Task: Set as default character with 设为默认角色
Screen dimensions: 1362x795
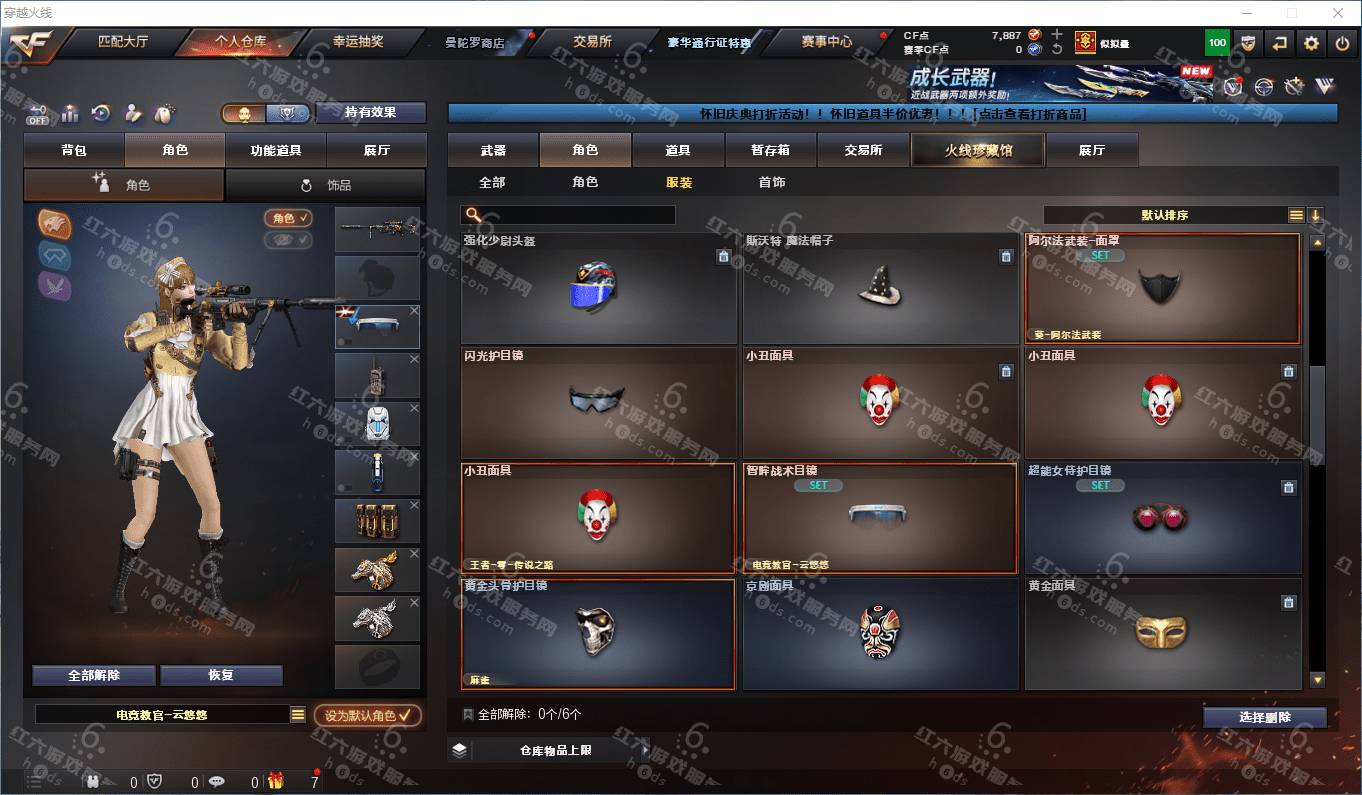Action: (x=368, y=715)
